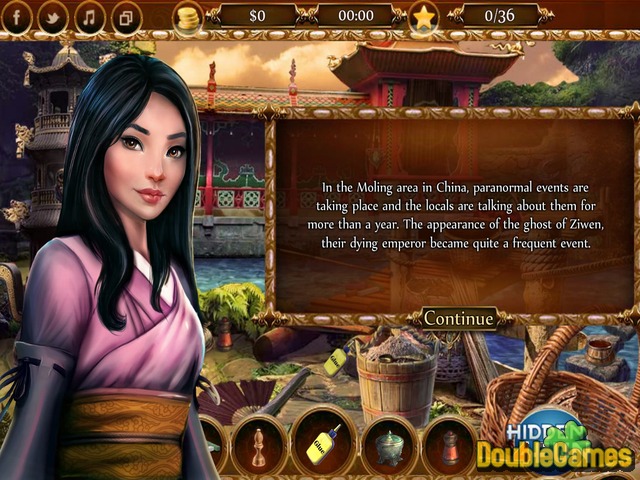Select the gold coins stack icon
Screen dimensions: 640x480
186,16
